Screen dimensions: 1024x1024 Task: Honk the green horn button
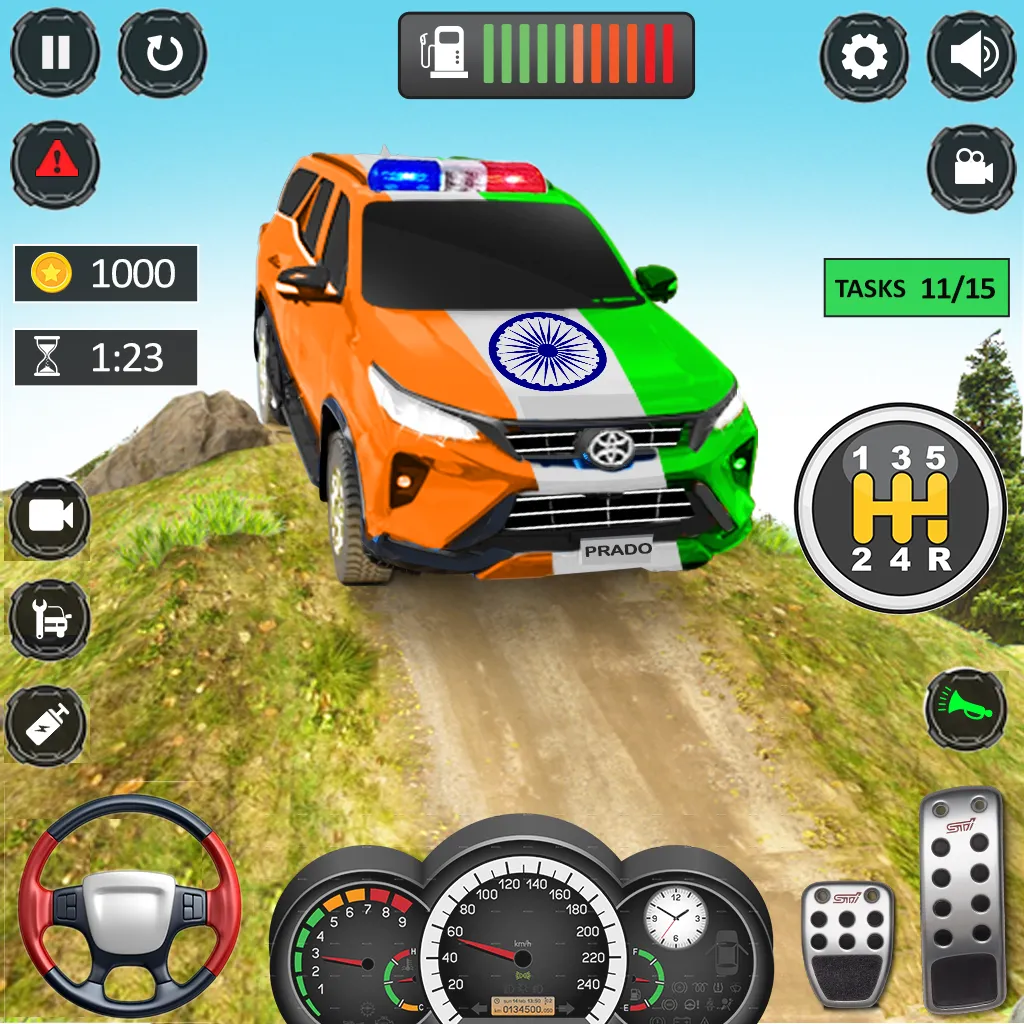(x=965, y=709)
